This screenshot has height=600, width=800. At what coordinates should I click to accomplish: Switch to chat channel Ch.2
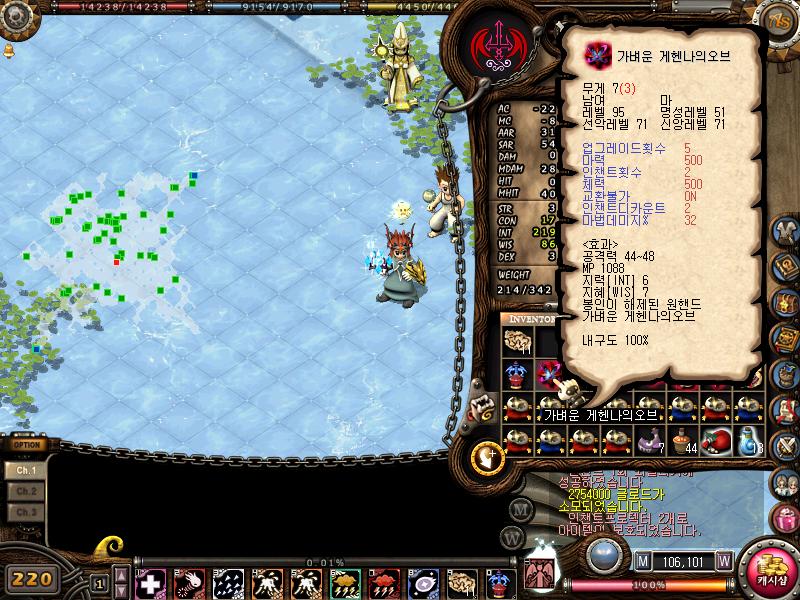click(x=26, y=491)
